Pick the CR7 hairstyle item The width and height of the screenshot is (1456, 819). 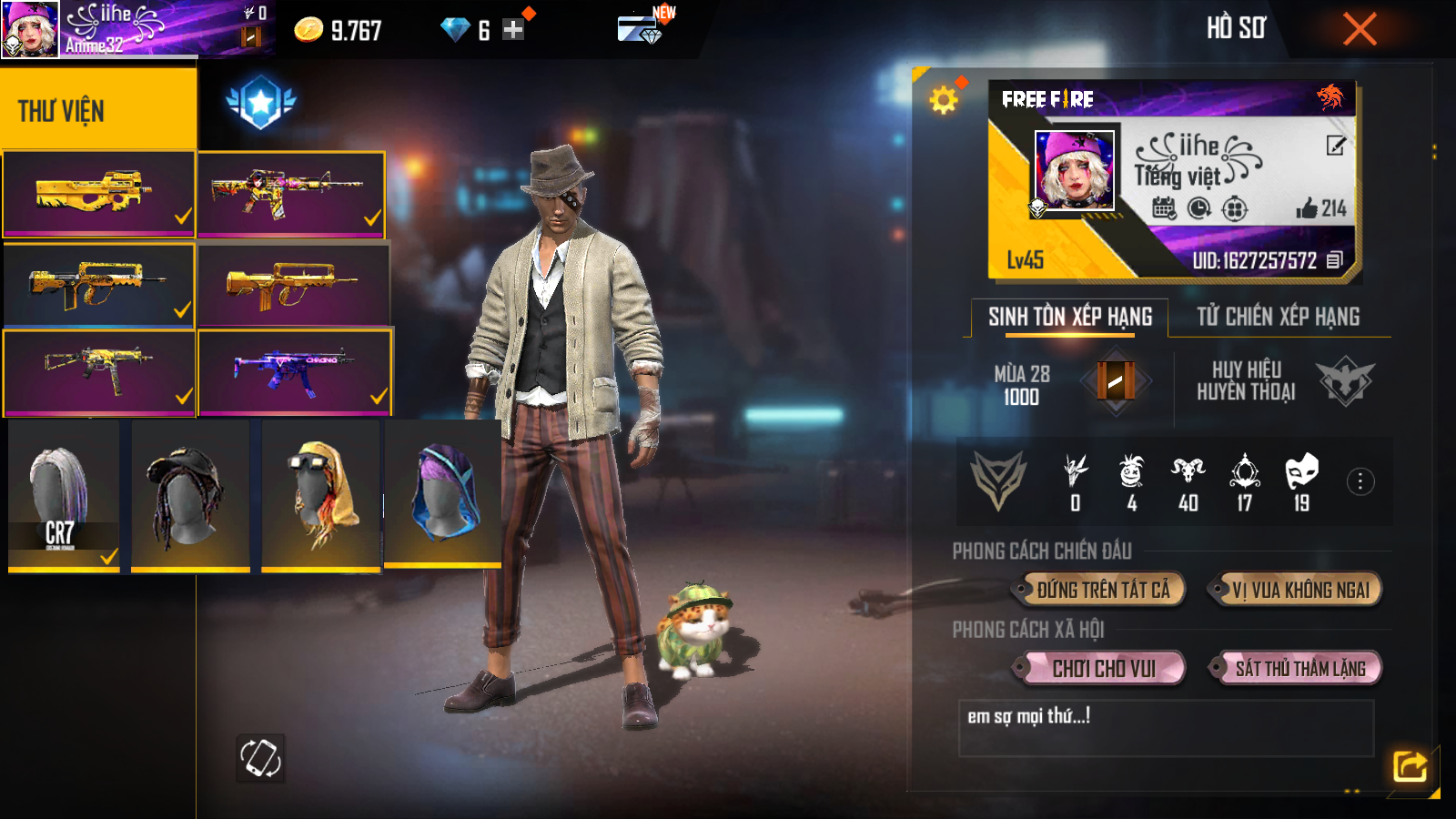(64, 496)
